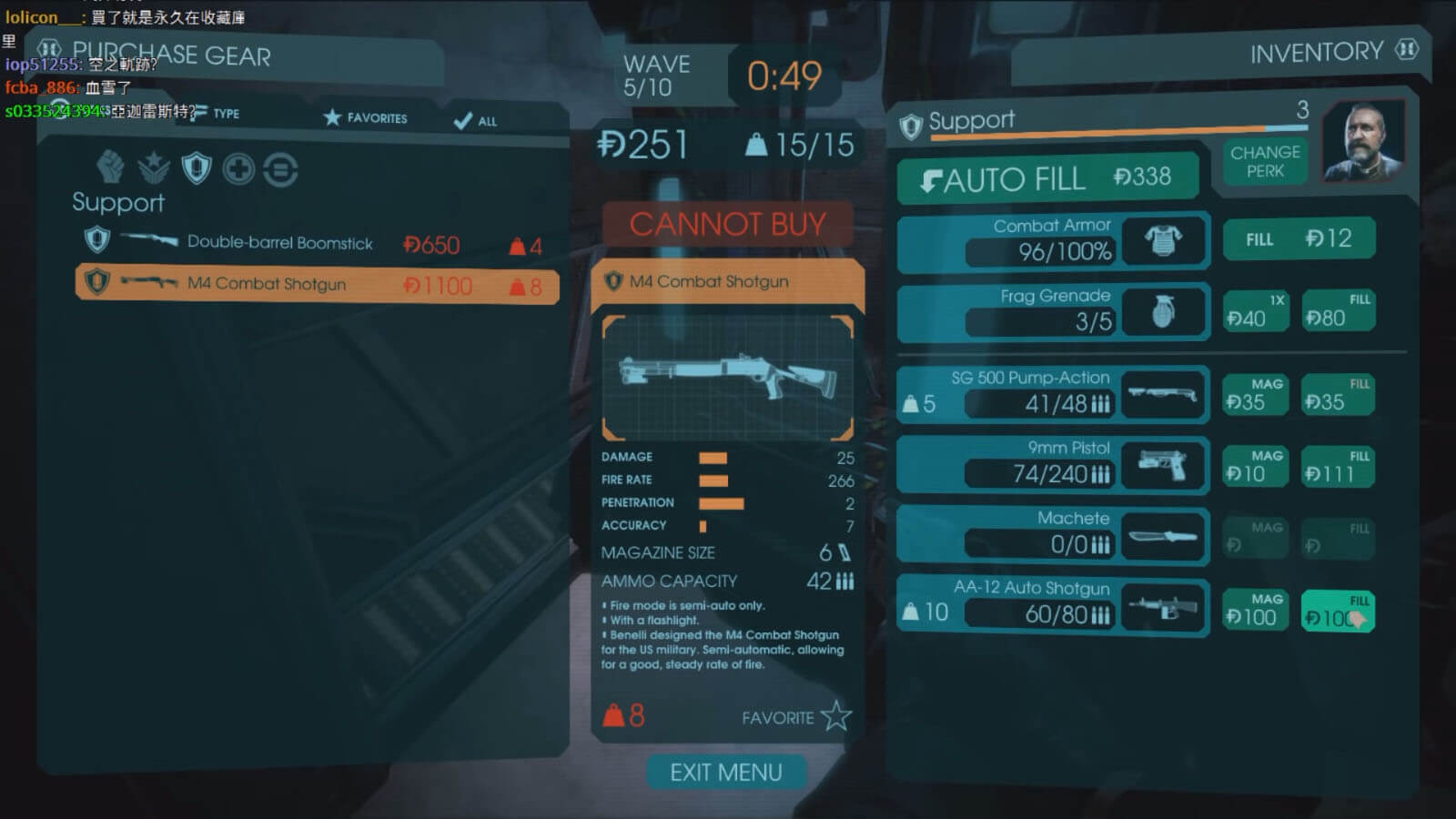Image resolution: width=1456 pixels, height=819 pixels.
Task: Choose the medic cross perk category icon
Action: pyautogui.click(x=238, y=169)
